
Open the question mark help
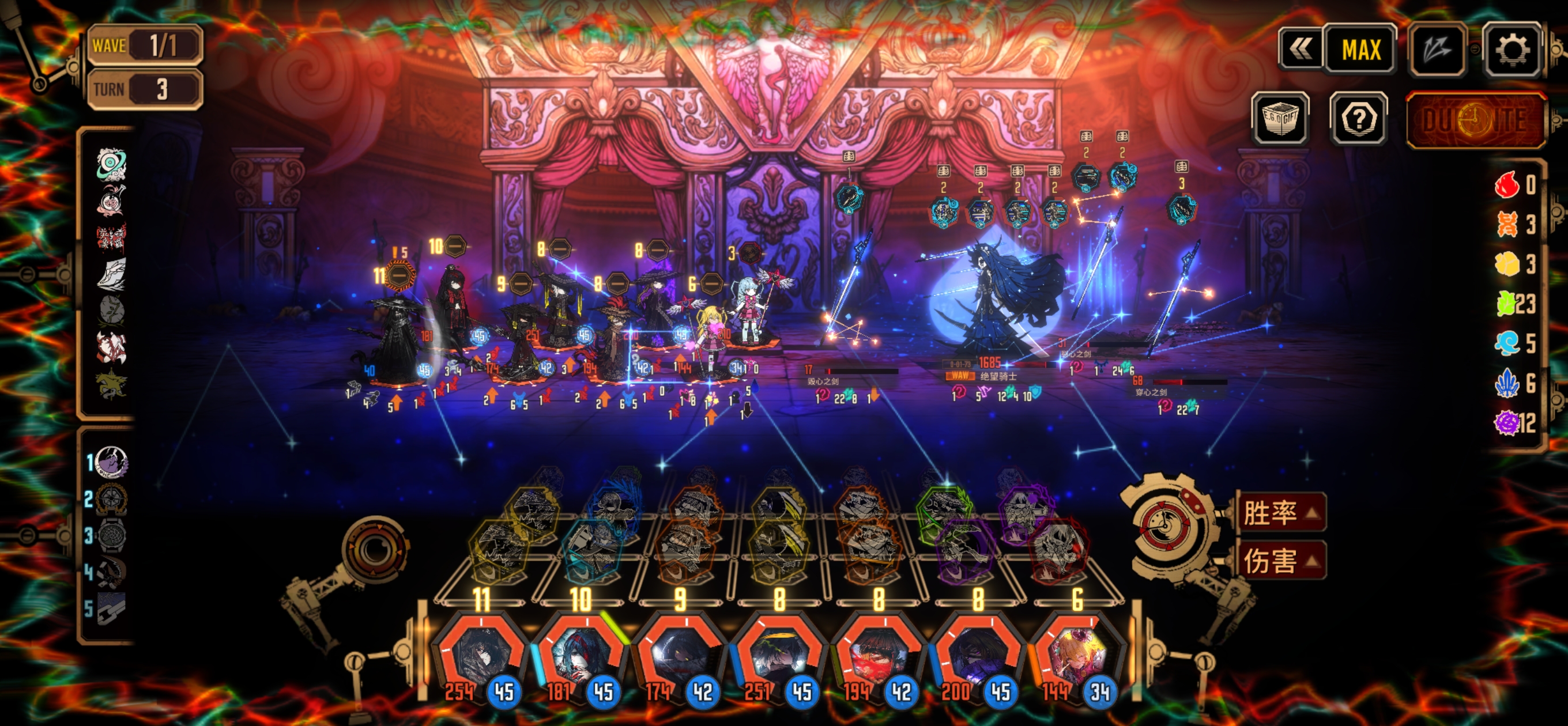pos(1358,119)
